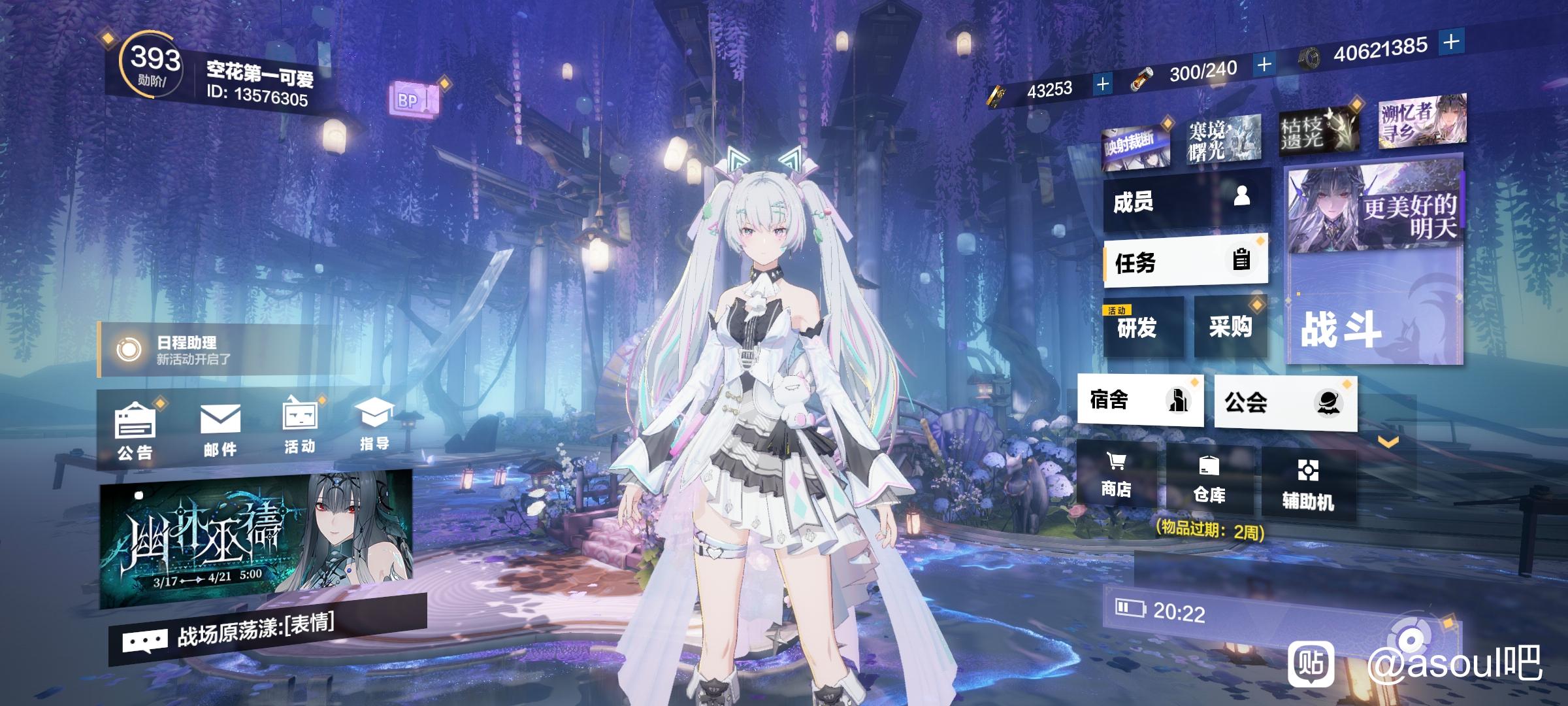This screenshot has height=706, width=1568.
Task: Open the 公会 guild page
Action: (1284, 403)
